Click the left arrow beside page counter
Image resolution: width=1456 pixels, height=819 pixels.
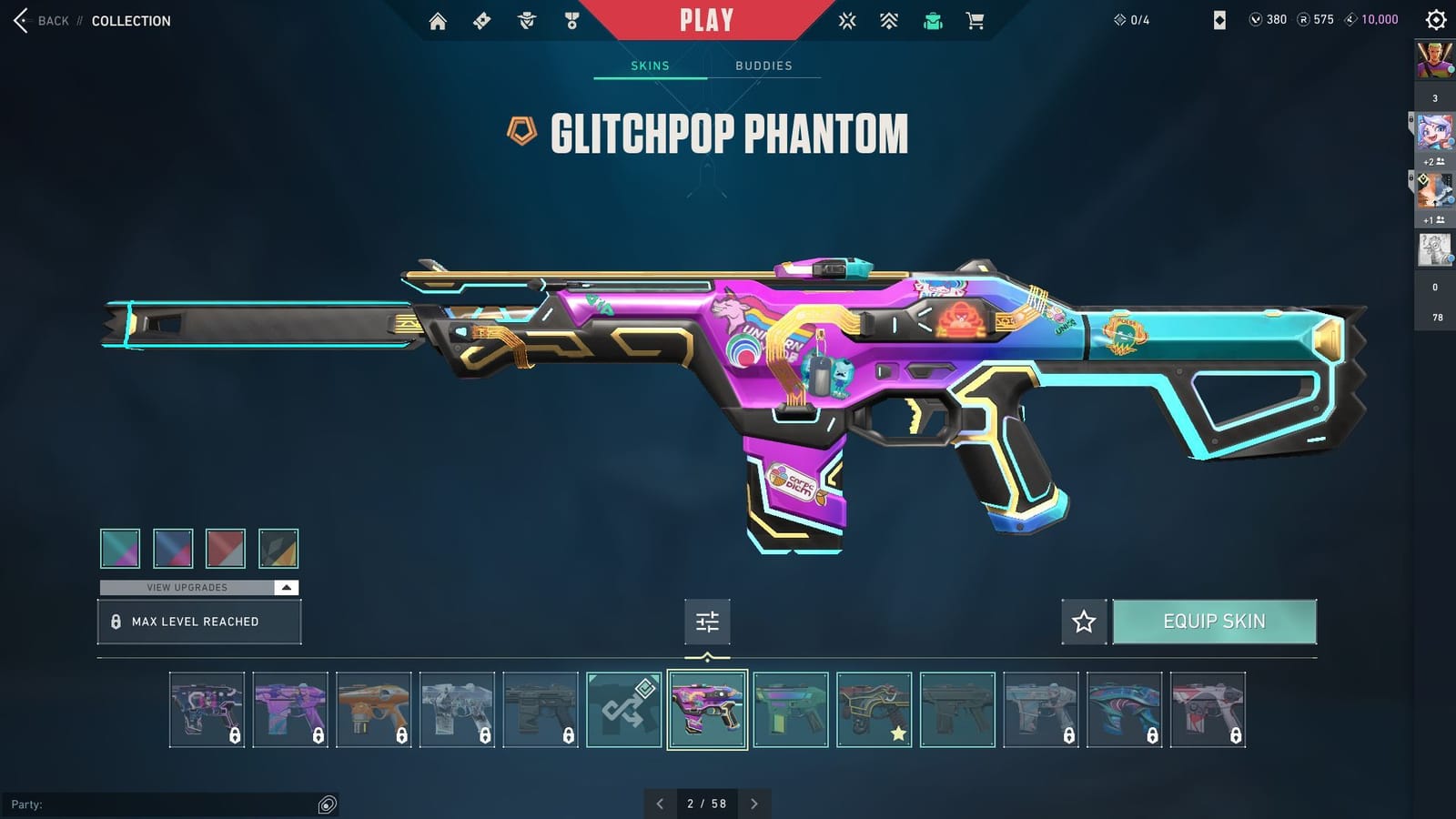point(661,804)
